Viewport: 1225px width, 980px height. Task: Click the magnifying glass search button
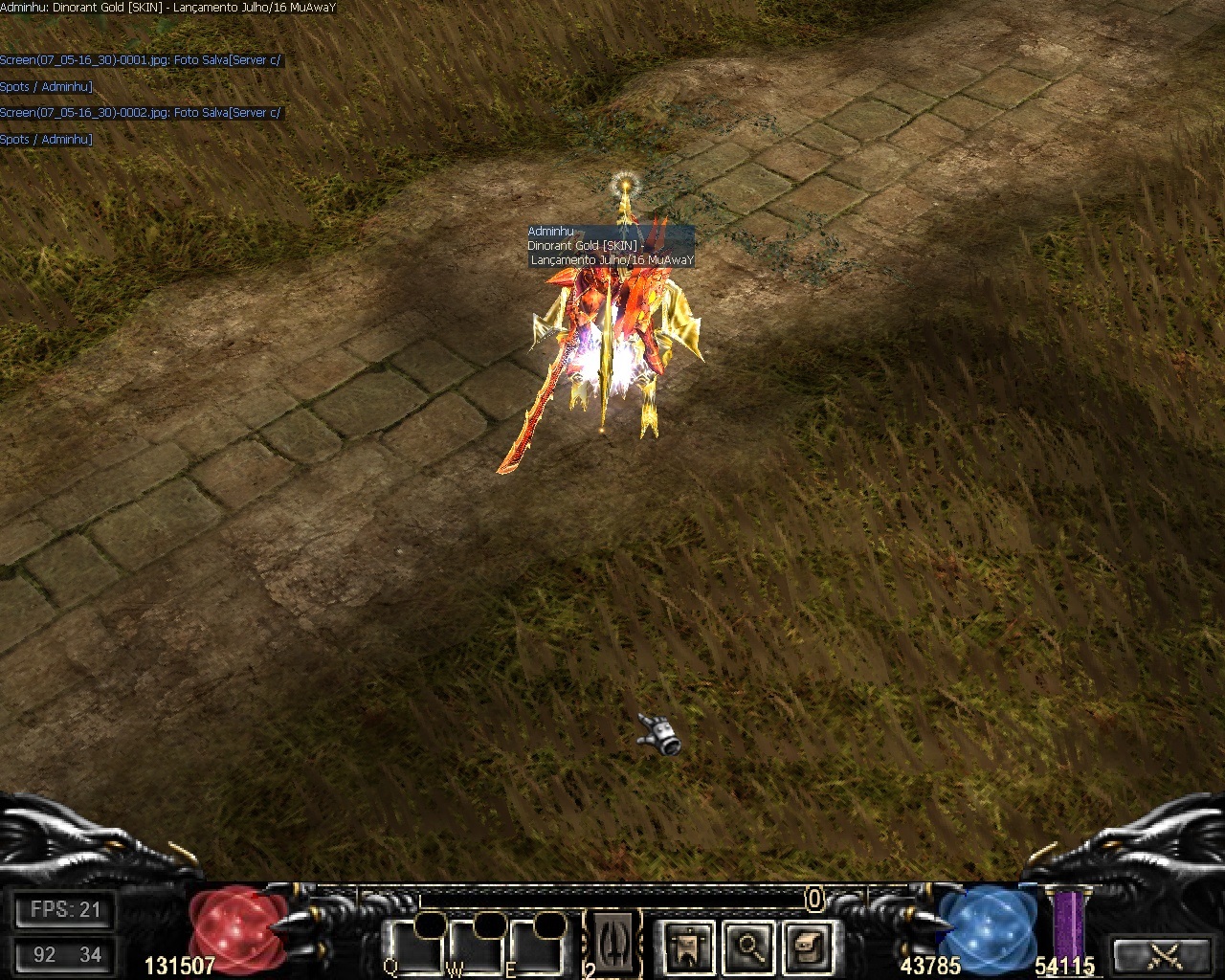pos(746,946)
